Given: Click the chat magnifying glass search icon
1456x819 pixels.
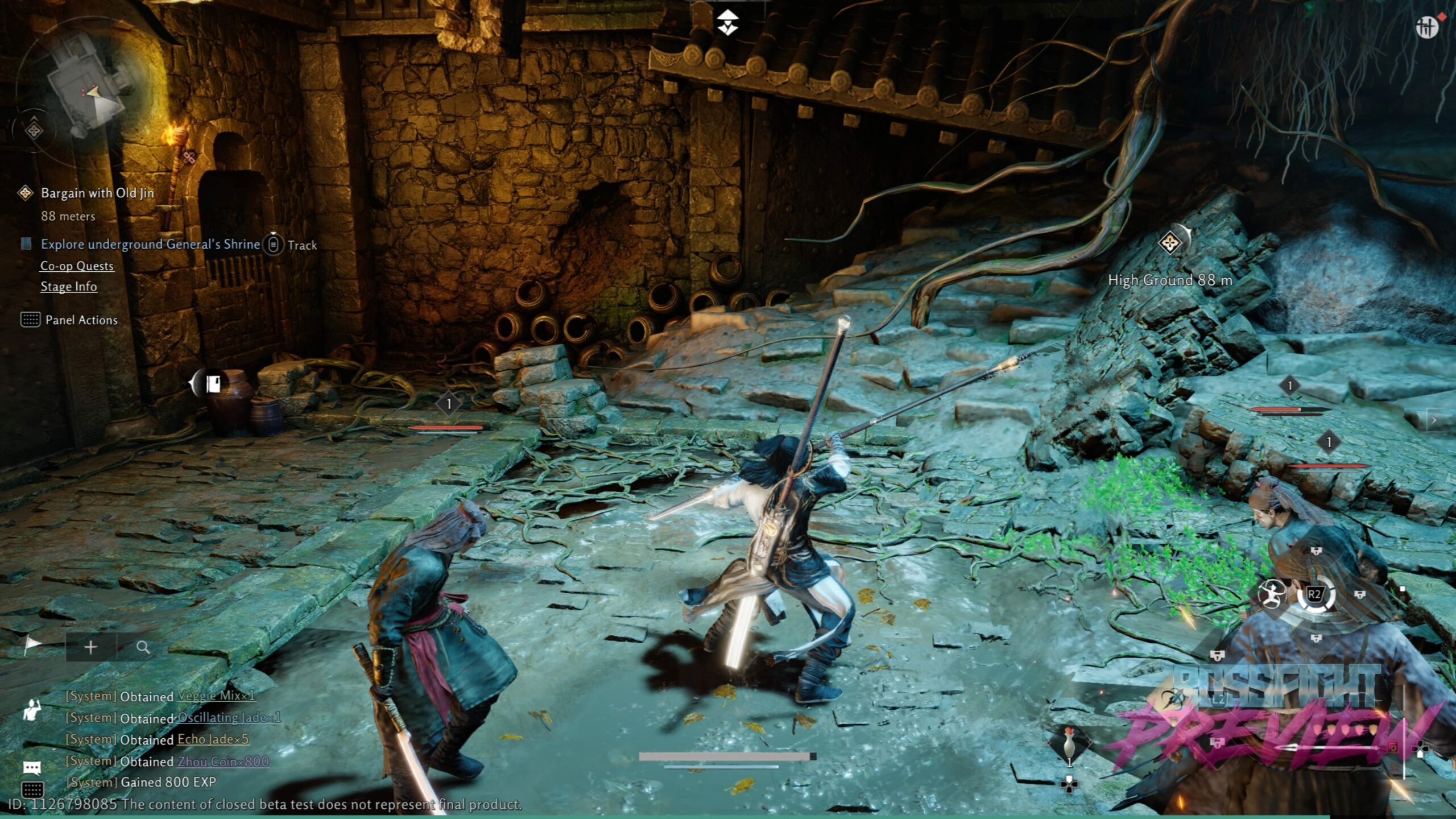Looking at the screenshot, I should 143,647.
